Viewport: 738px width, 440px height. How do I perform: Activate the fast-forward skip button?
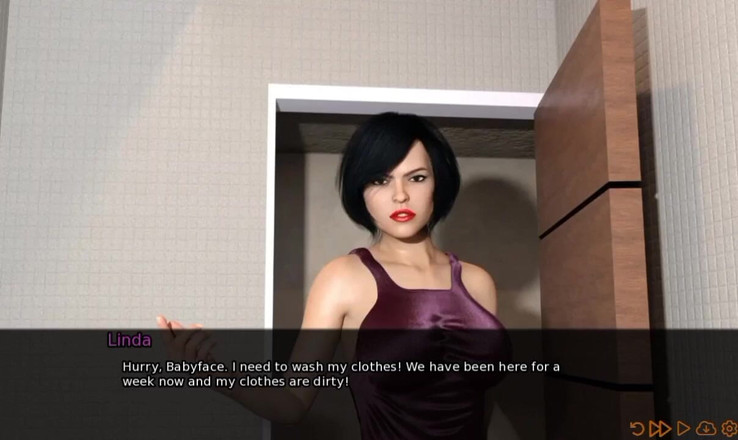pyautogui.click(x=659, y=429)
